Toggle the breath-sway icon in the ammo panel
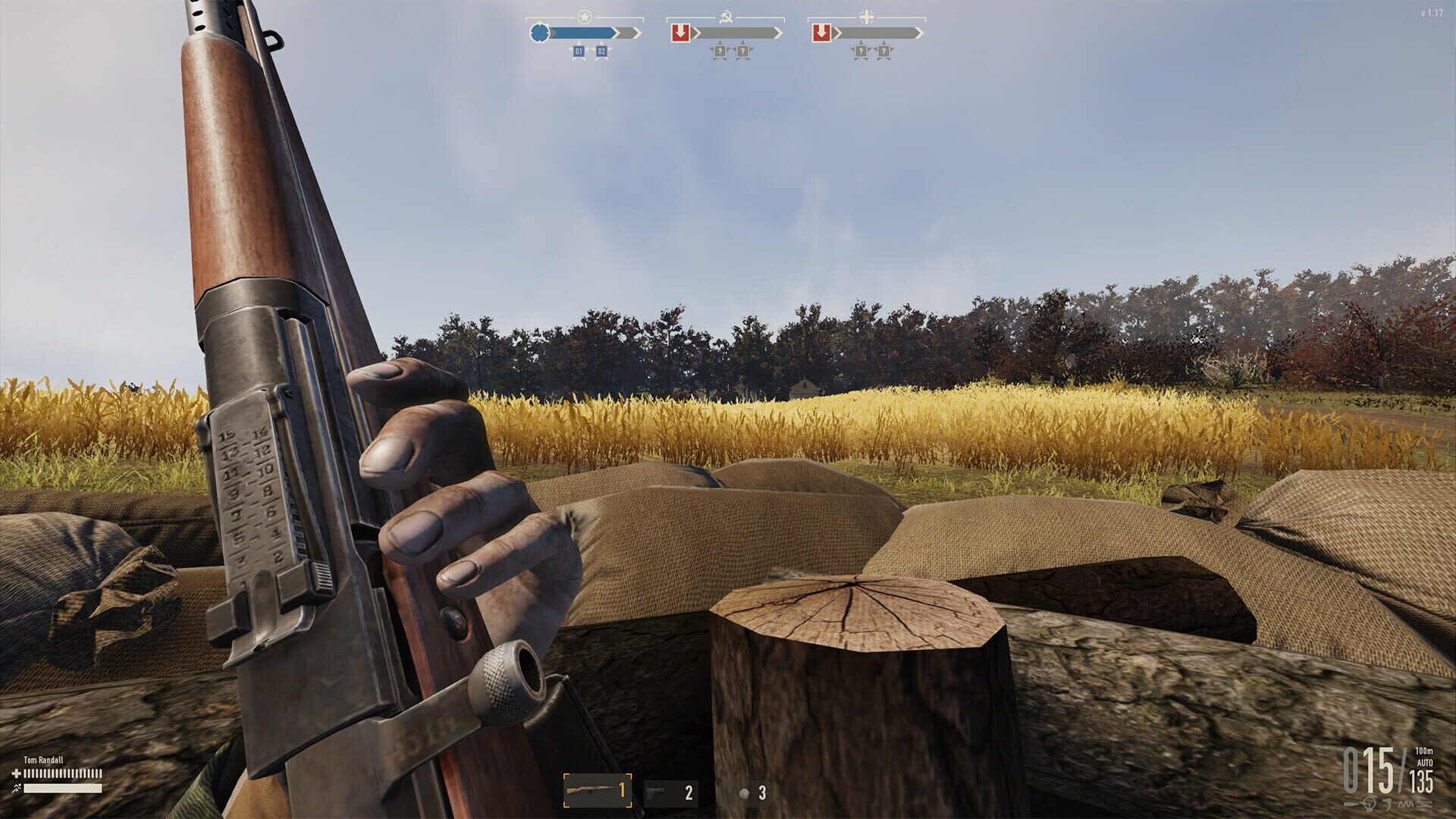This screenshot has width=1456, height=819. pos(1405,804)
